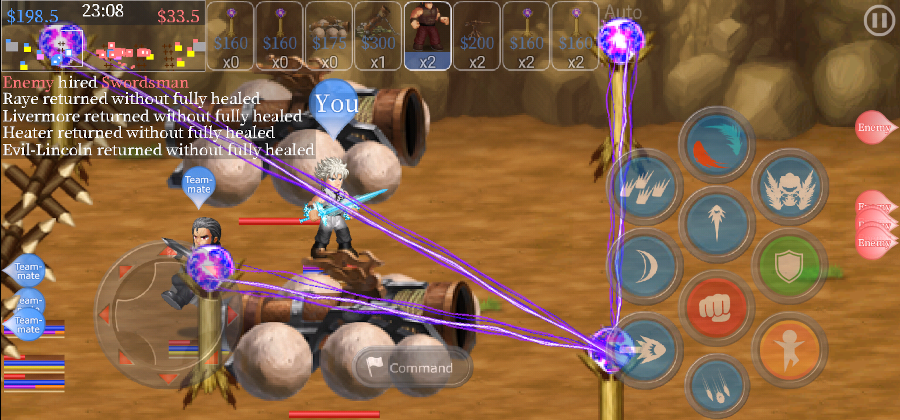Activate the winged demon transformation skill
This screenshot has height=420, width=900.
coord(789,187)
